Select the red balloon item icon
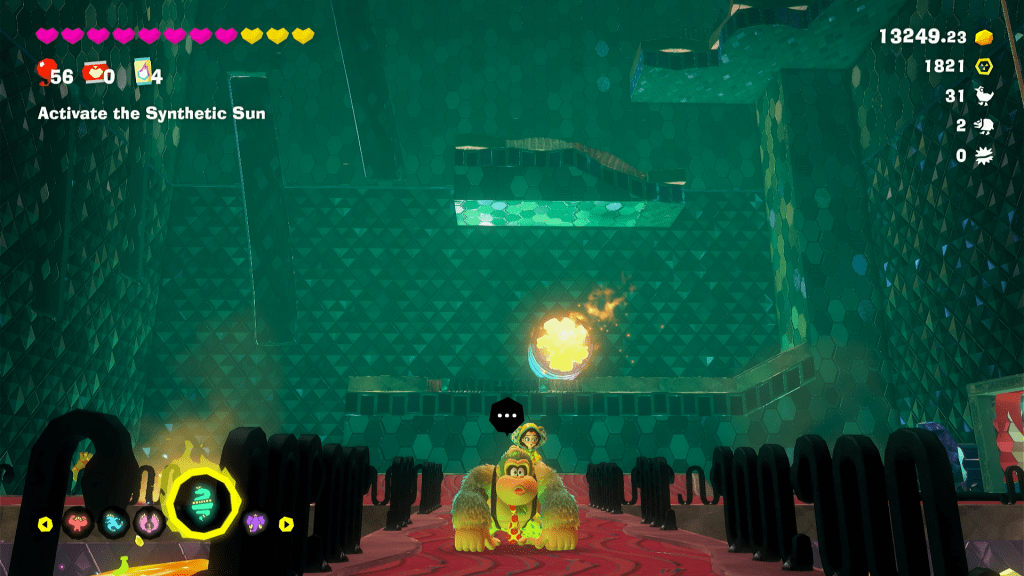Viewport: 1024px width, 576px height. pos(46,72)
